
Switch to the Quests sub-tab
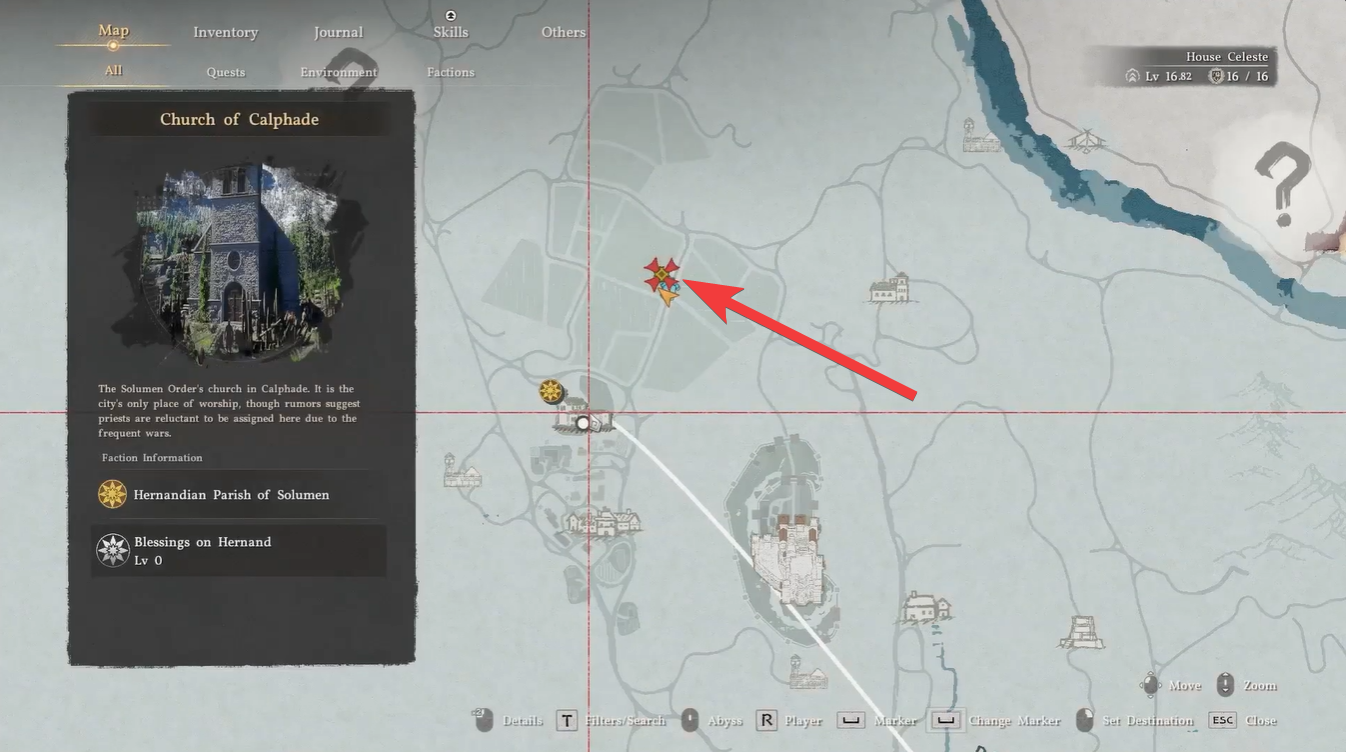(225, 71)
